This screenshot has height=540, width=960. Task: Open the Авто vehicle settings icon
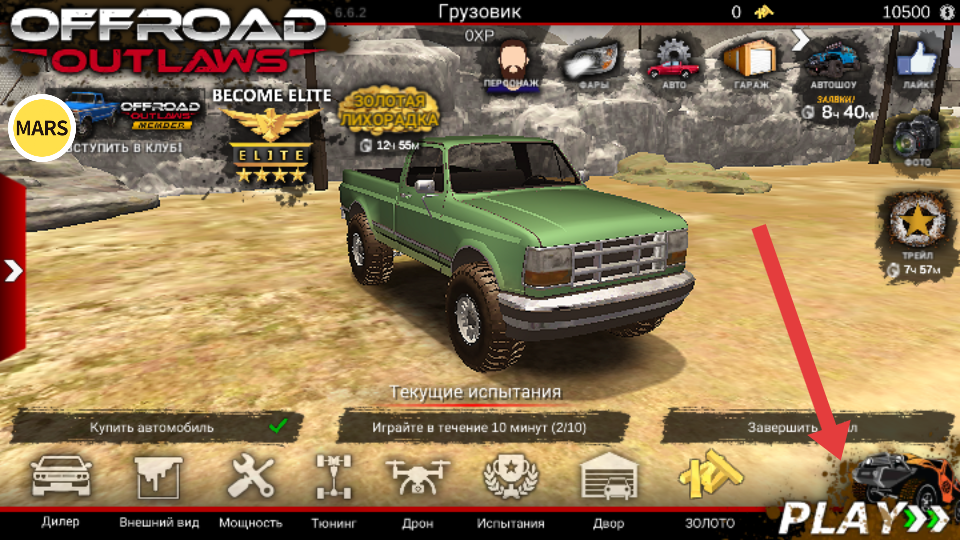click(671, 63)
